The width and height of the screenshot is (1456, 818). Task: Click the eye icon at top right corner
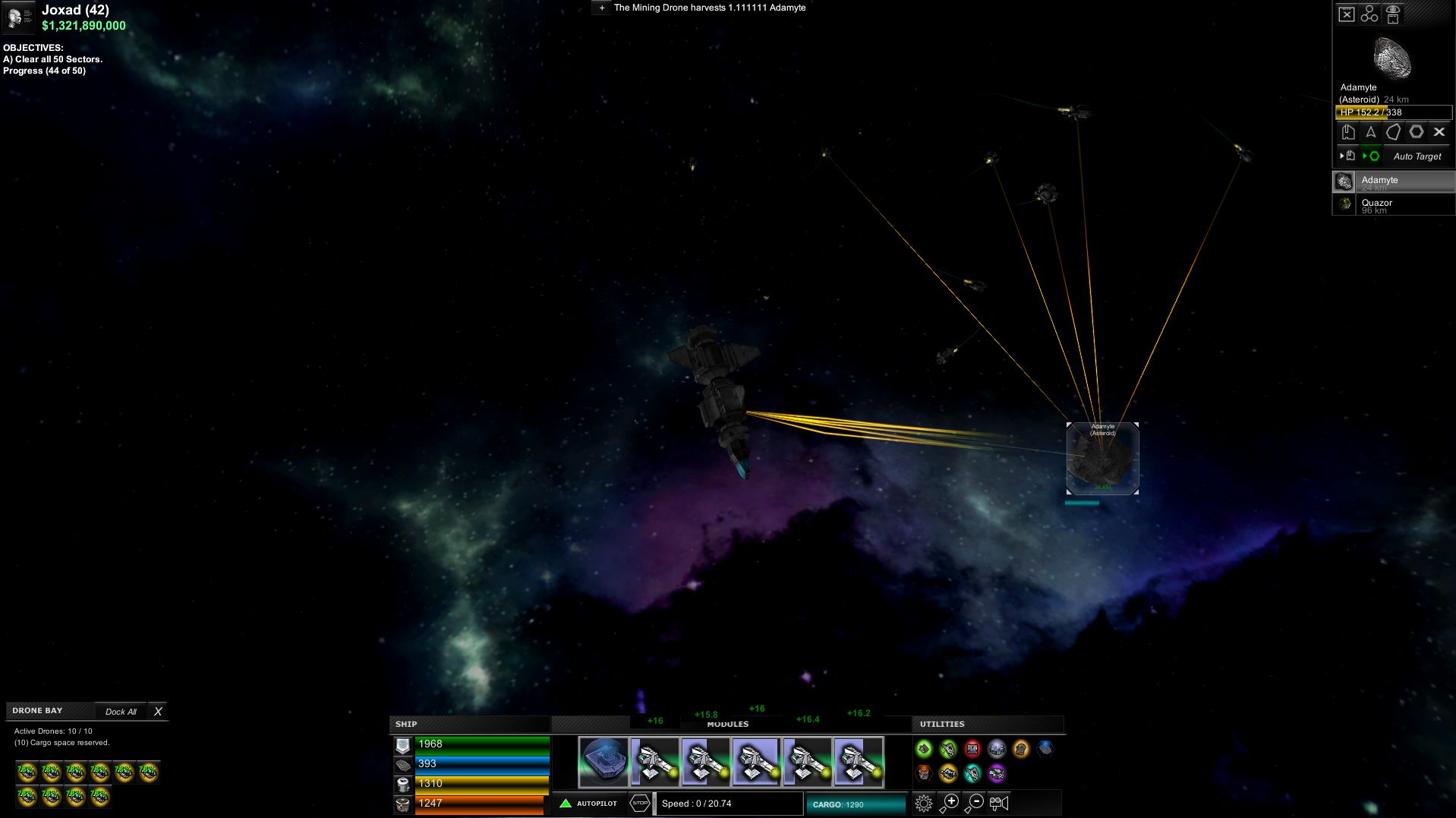click(1394, 14)
